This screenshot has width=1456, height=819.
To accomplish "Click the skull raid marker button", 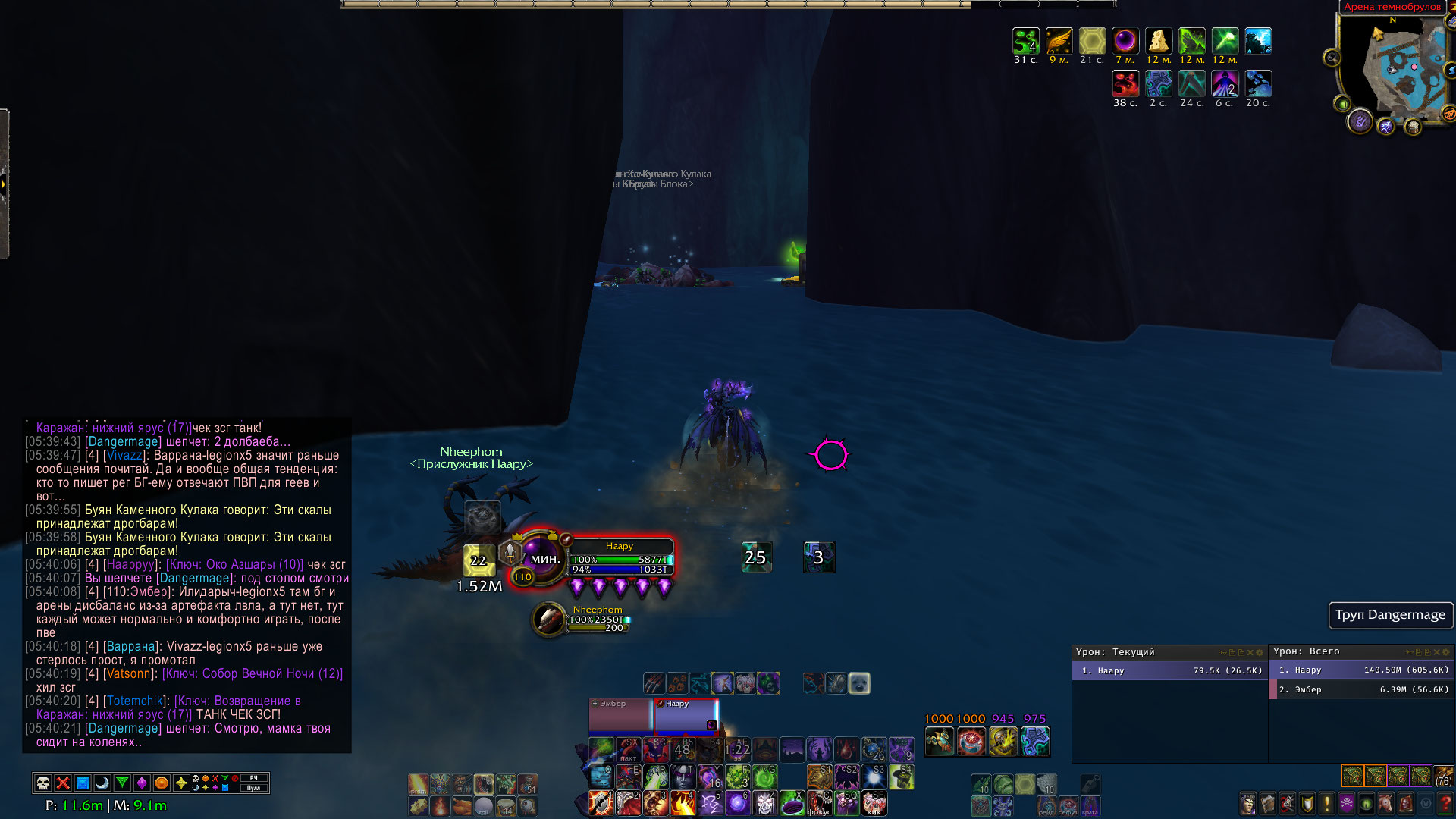I will 43,783.
